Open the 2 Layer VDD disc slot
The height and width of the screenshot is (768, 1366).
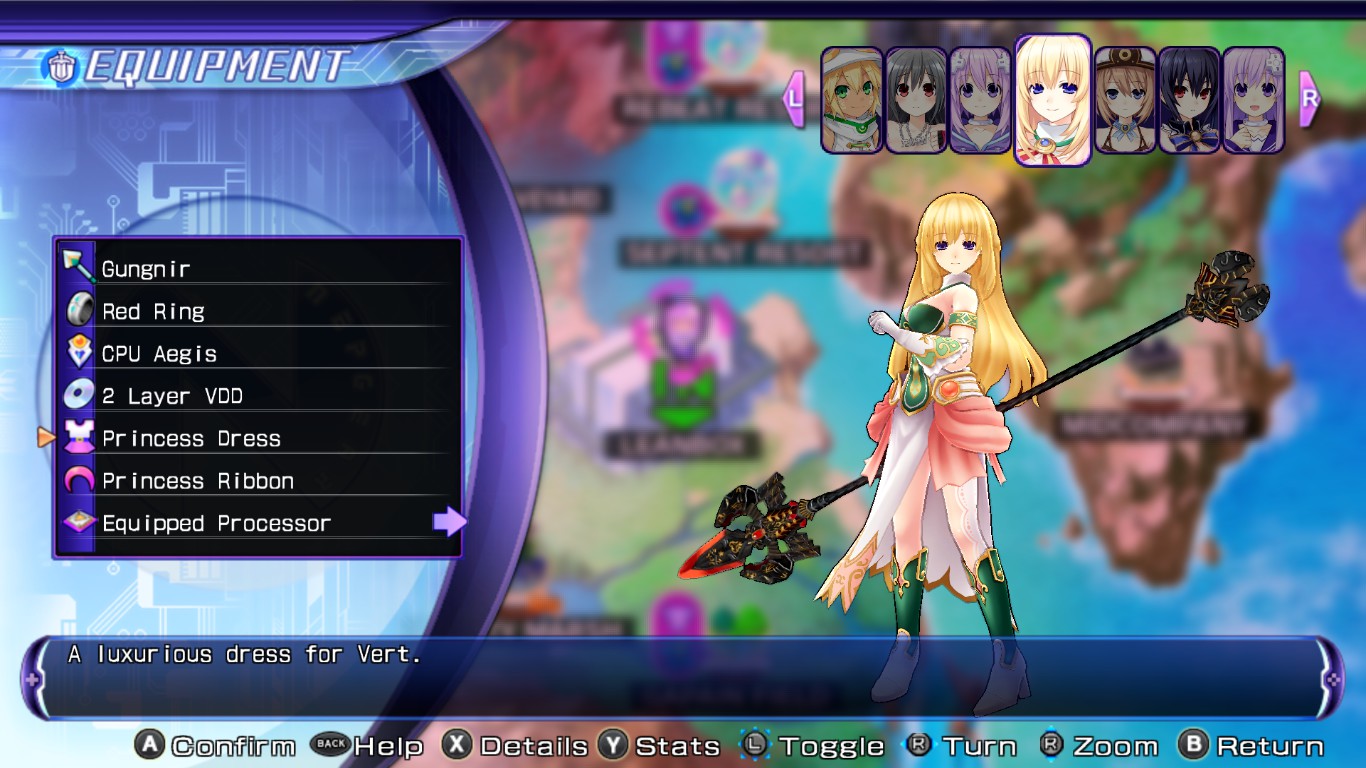(x=258, y=396)
